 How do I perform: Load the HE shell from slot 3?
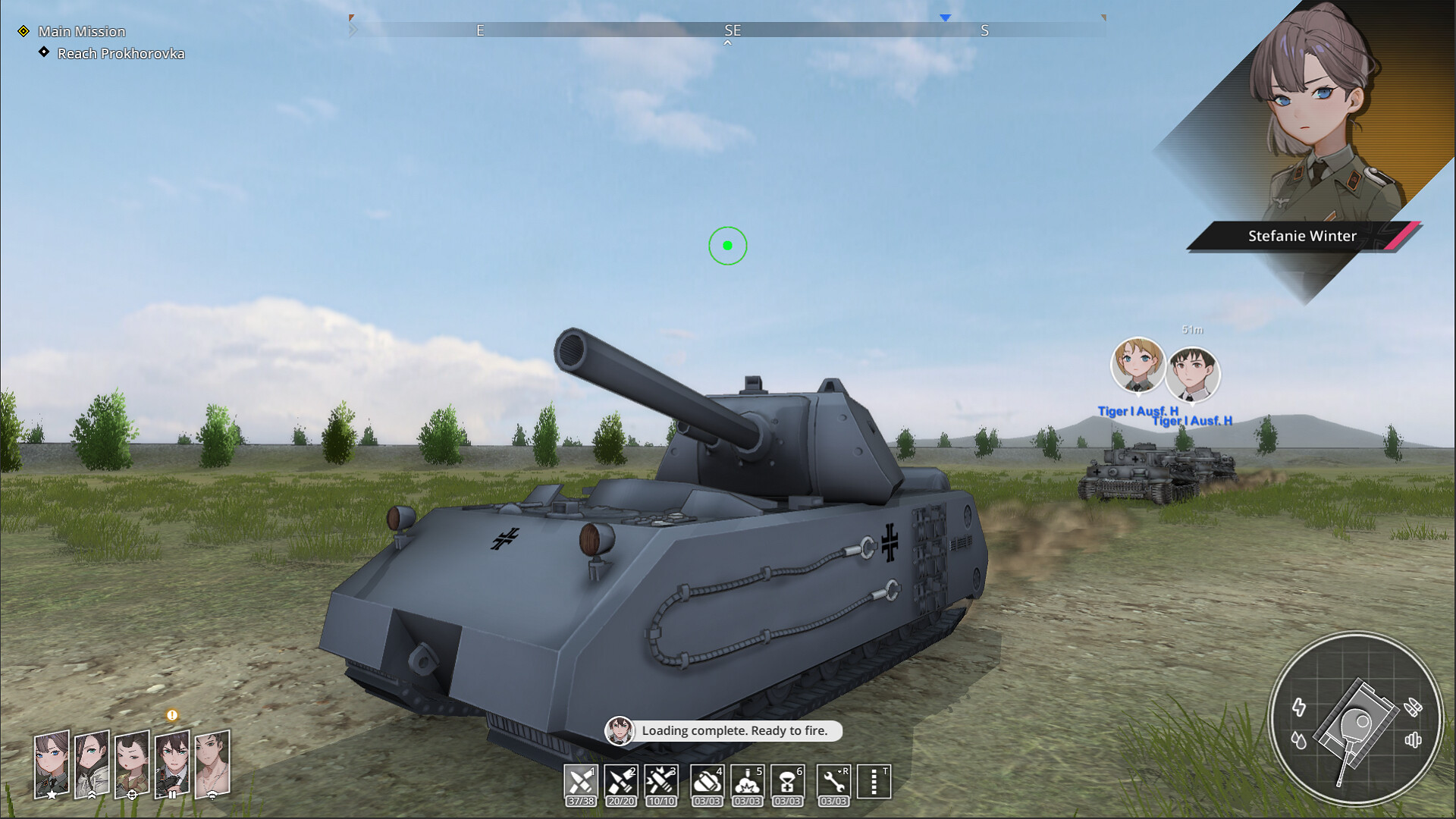(x=662, y=781)
